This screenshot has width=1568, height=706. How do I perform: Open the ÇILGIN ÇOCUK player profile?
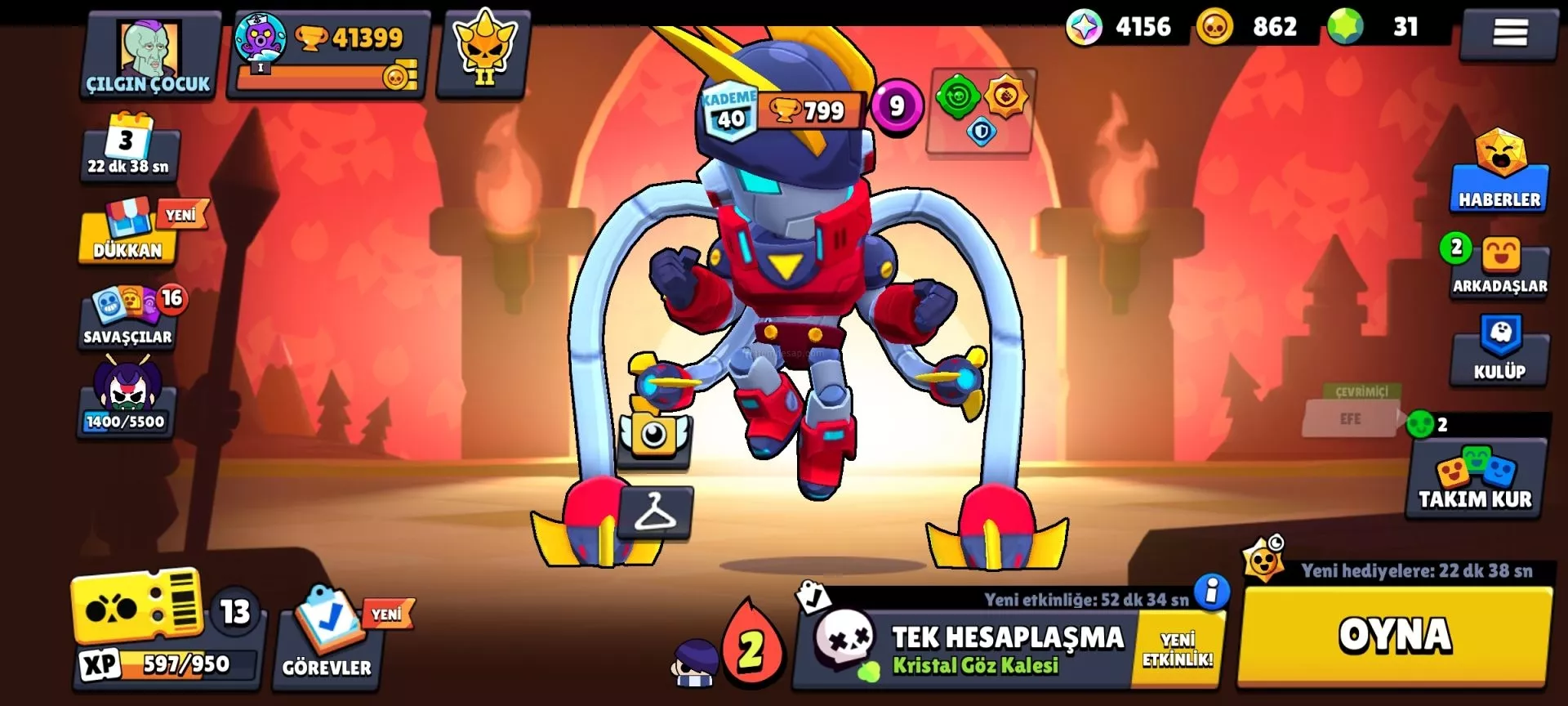[x=148, y=56]
